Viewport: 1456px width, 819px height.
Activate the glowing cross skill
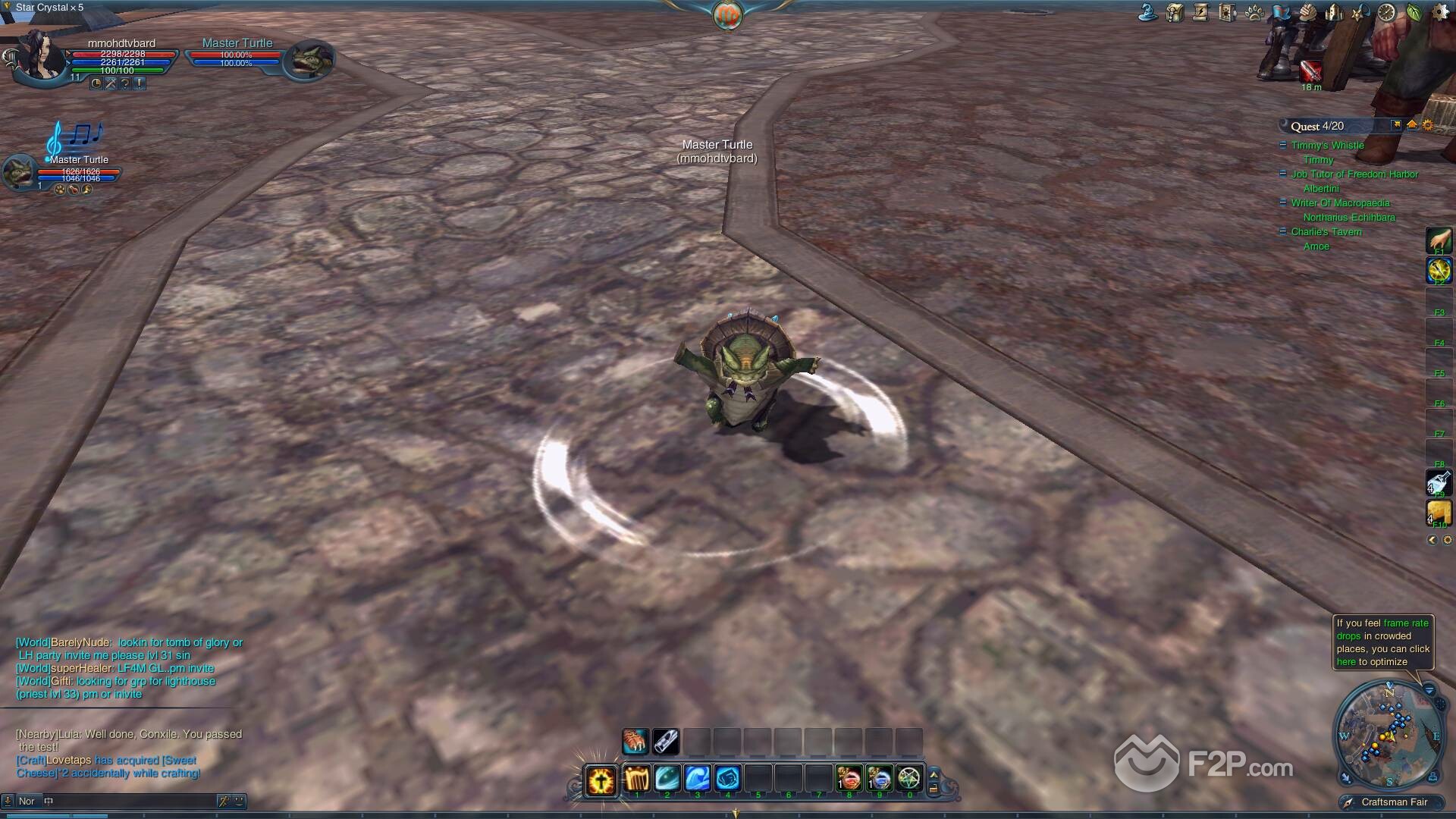click(x=601, y=780)
